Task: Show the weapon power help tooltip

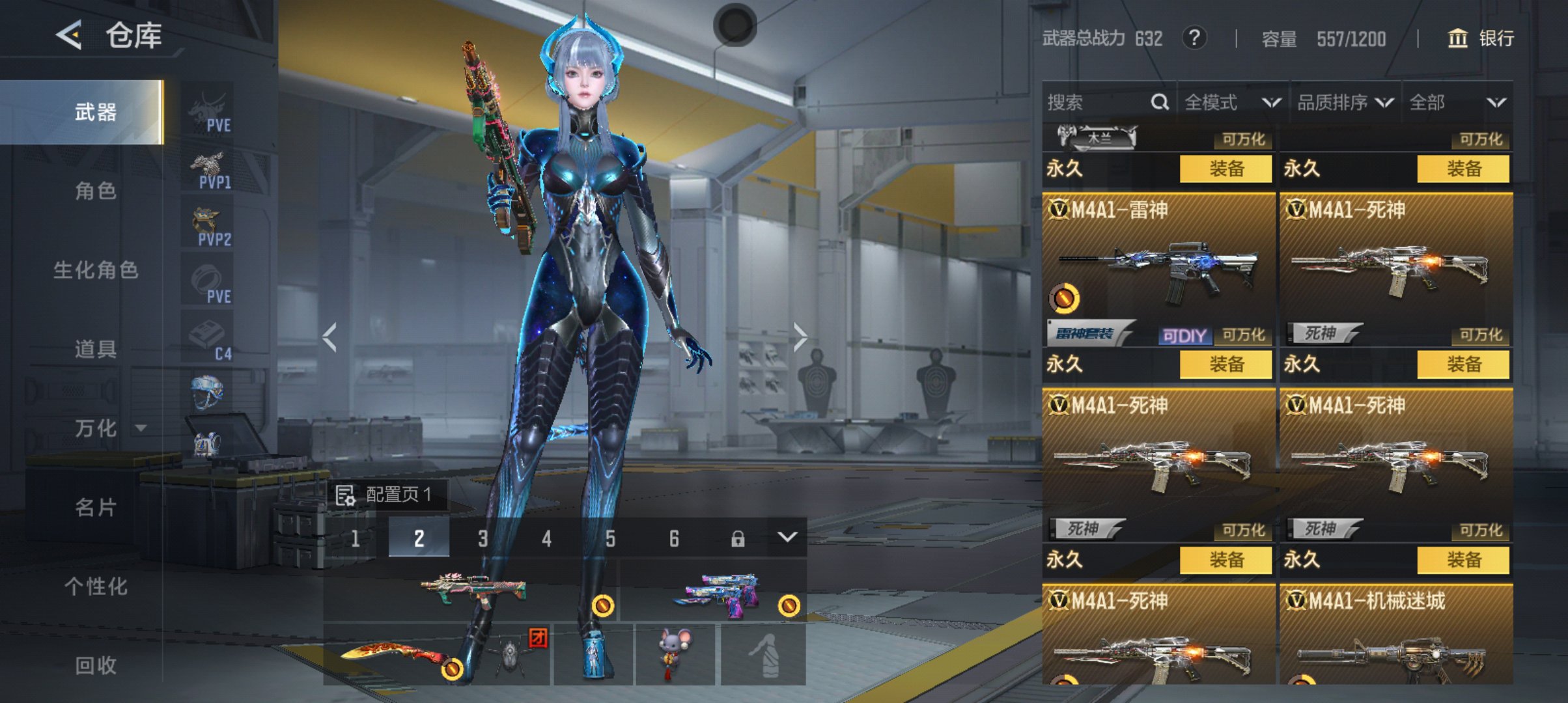Action: [1194, 38]
